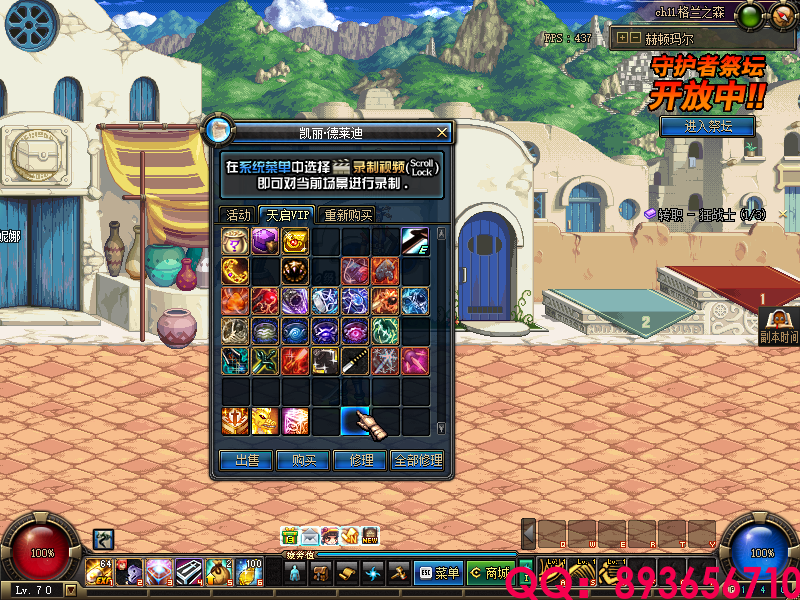The image size is (800, 600).
Task: Select the 天启VIP tab
Action: pos(286,215)
